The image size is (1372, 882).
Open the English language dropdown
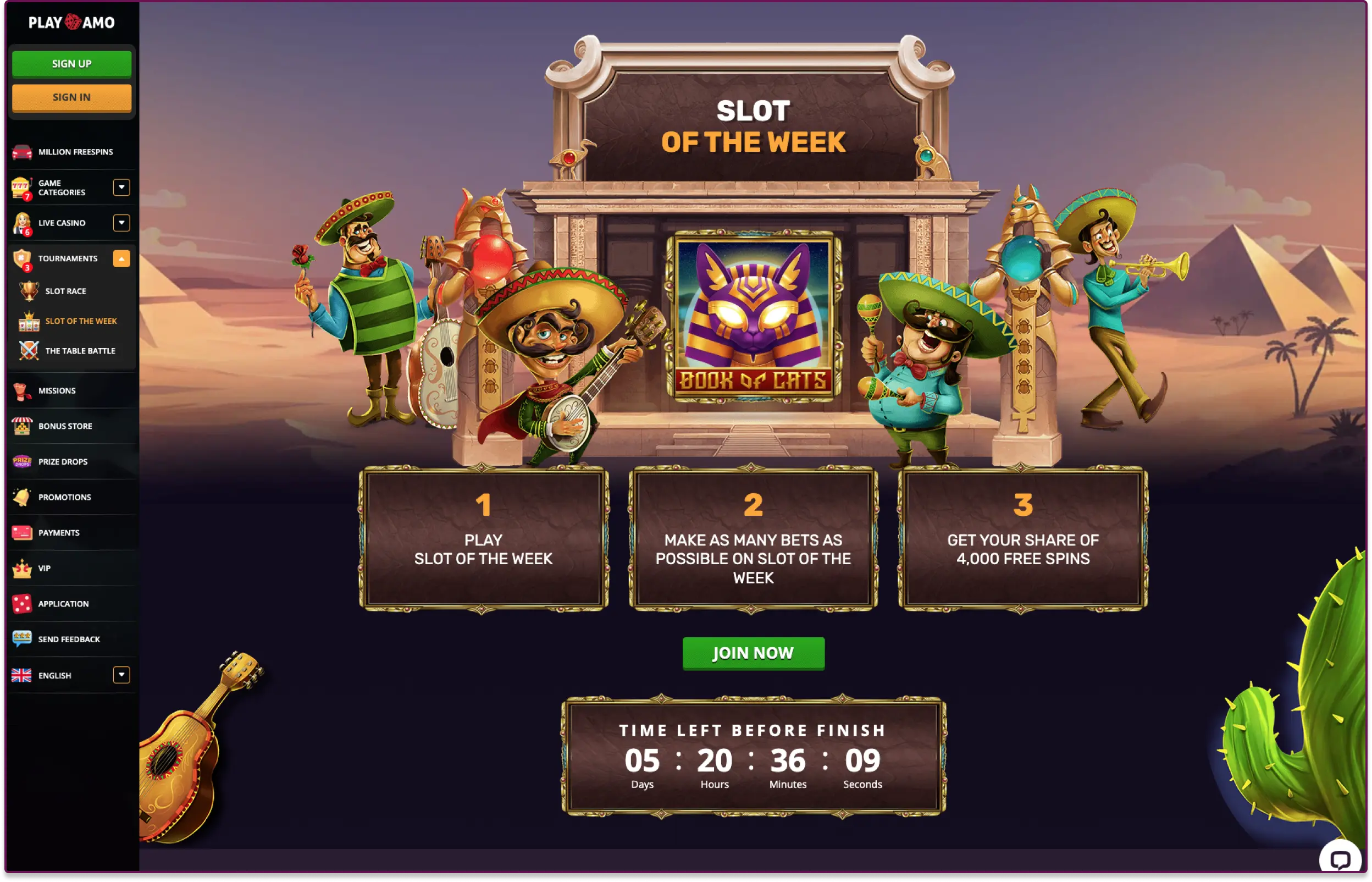(x=121, y=675)
